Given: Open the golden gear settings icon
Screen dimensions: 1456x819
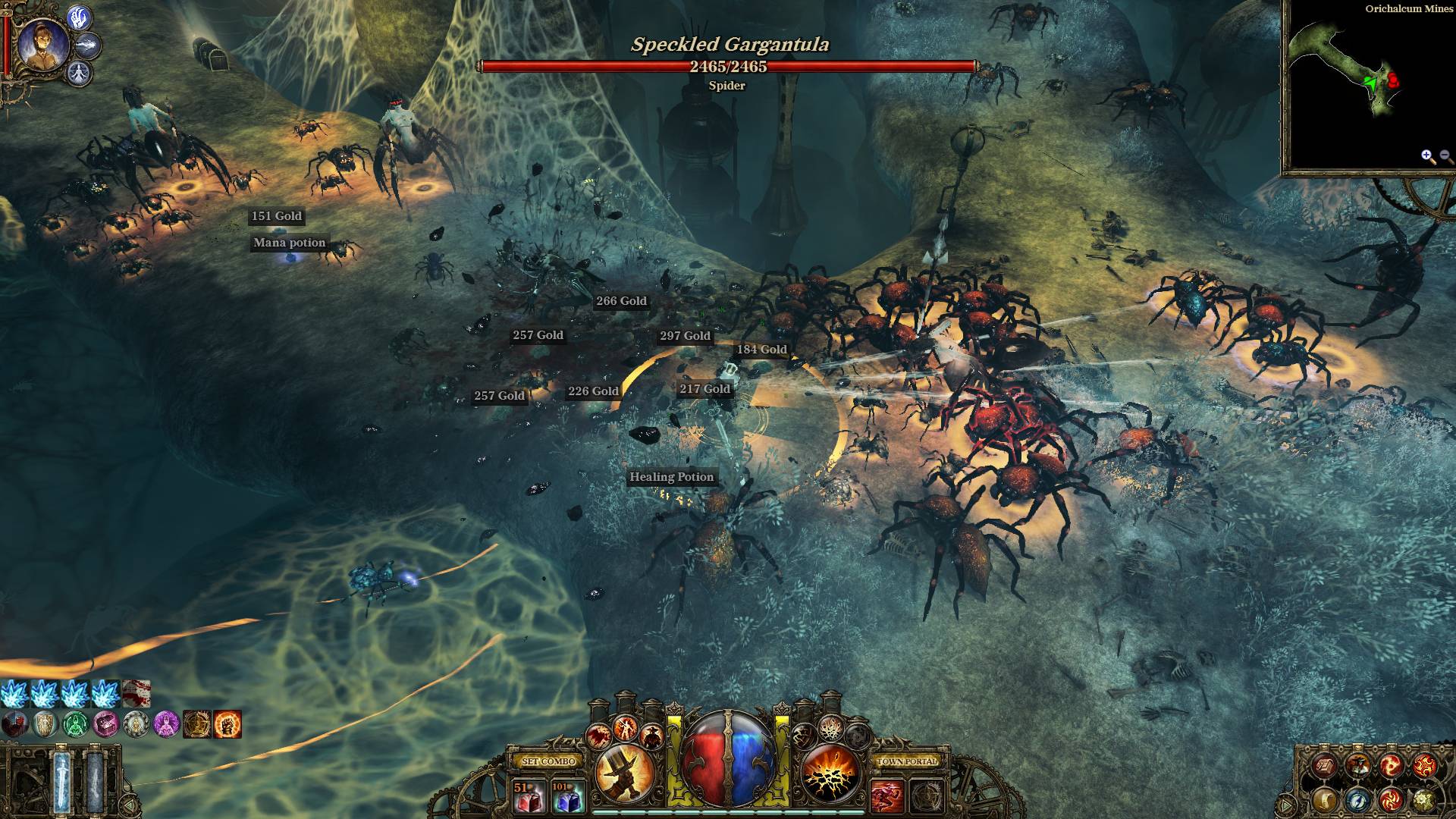Looking at the screenshot, I should (1423, 799).
